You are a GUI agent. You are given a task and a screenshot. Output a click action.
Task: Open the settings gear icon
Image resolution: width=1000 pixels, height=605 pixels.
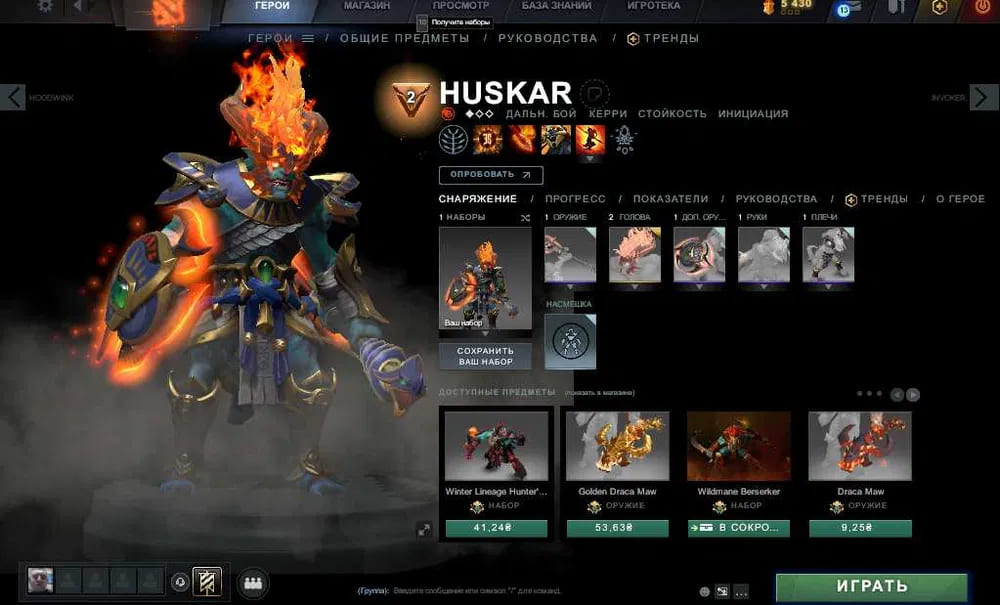45,6
